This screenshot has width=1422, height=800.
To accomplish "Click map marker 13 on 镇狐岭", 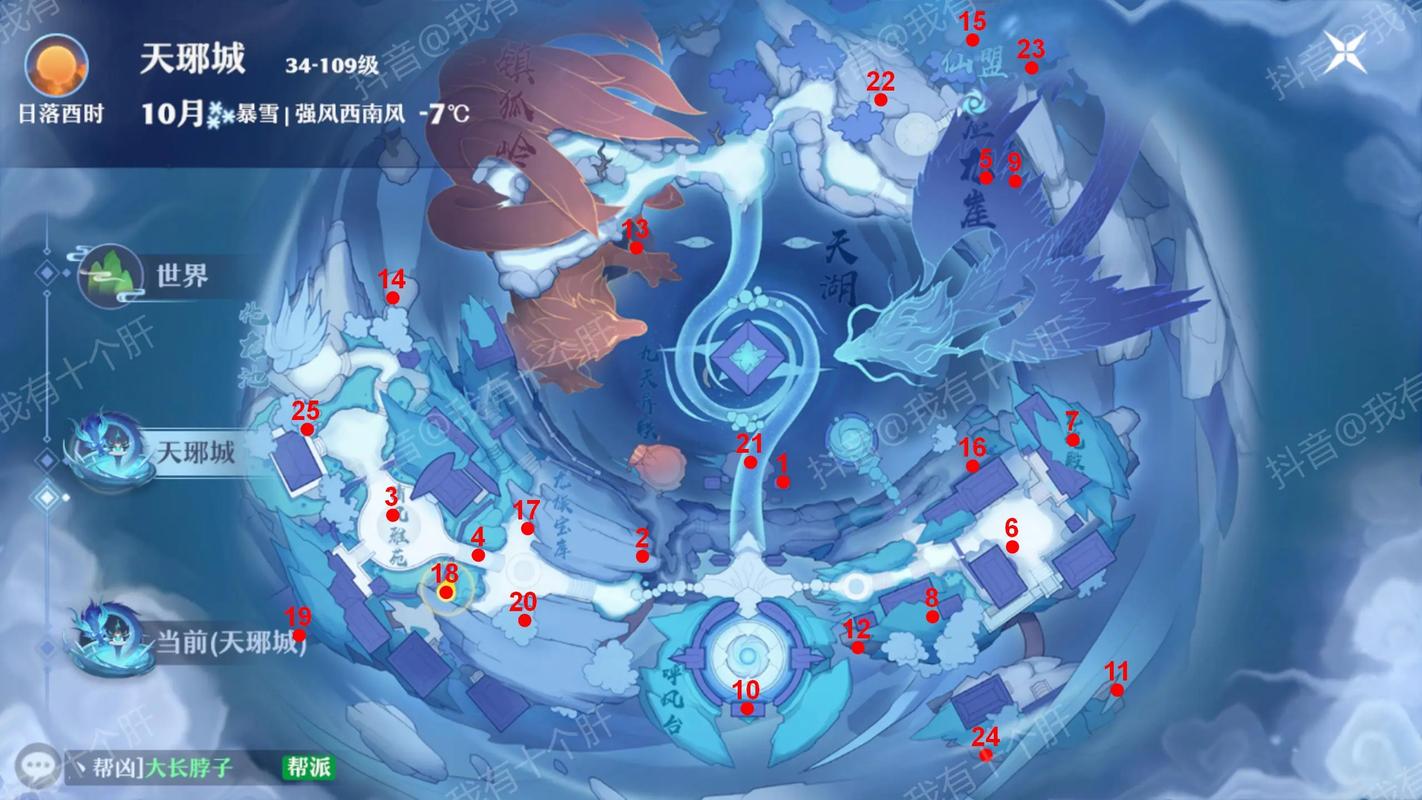I will (x=637, y=250).
